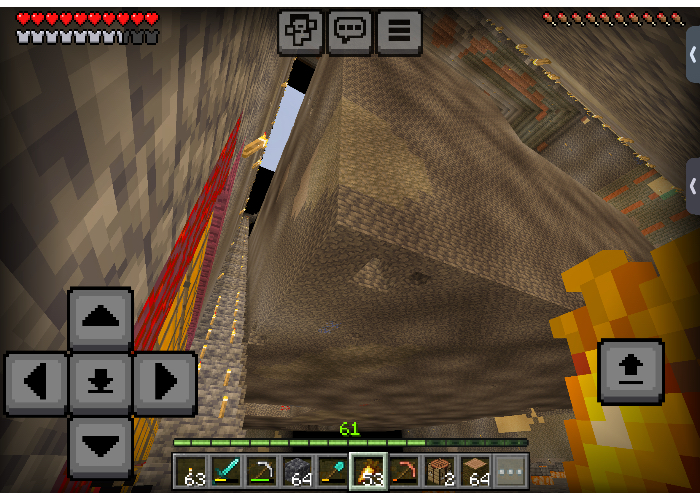Select the cobblestone stack of 64
The height and width of the screenshot is (500, 700).
(297, 471)
